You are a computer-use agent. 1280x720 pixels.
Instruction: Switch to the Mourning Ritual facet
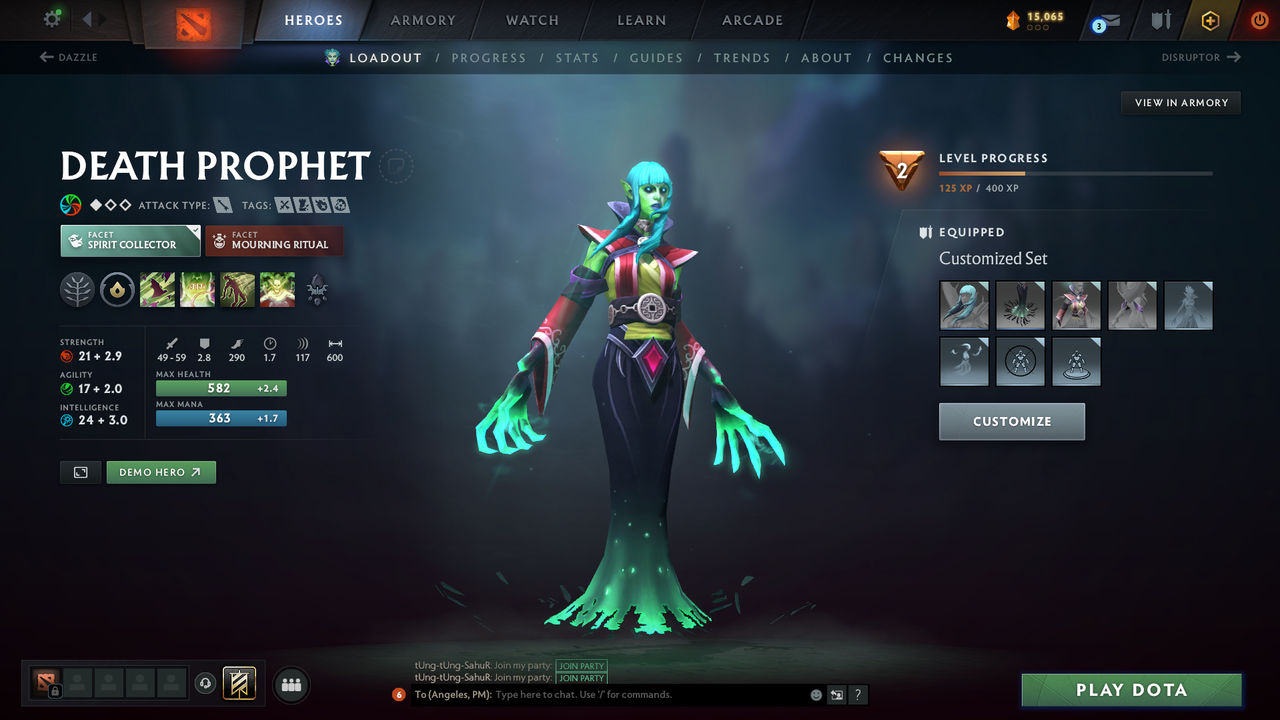click(x=274, y=240)
